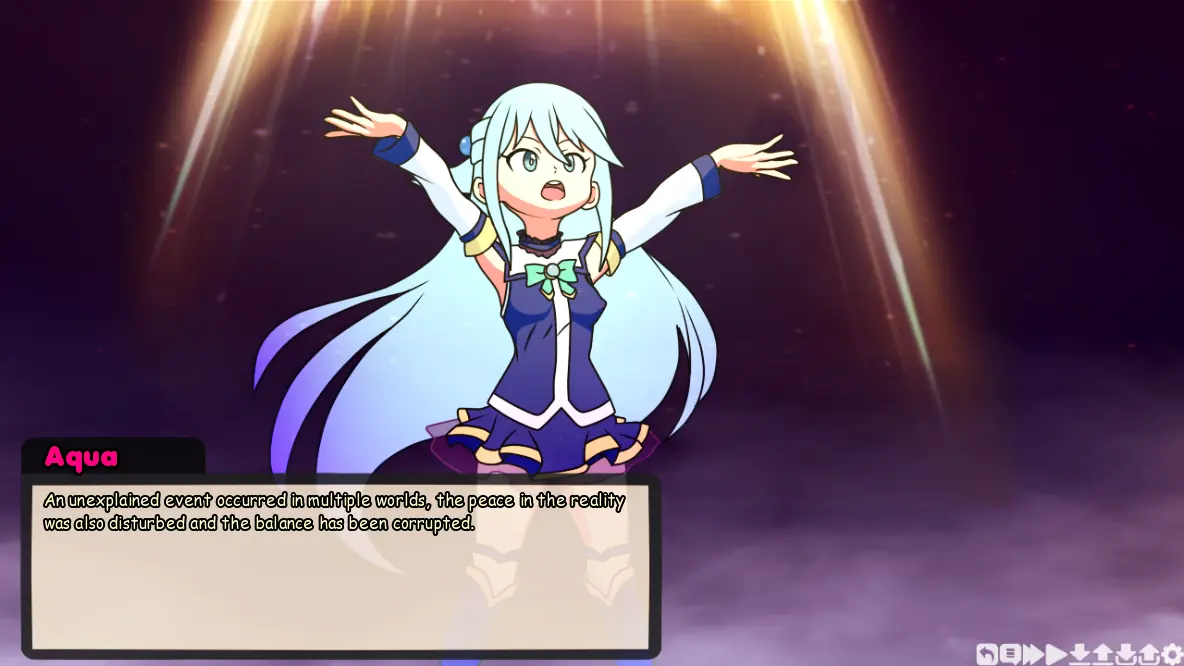Click the down-arrow-over-line save icon

point(1080,654)
